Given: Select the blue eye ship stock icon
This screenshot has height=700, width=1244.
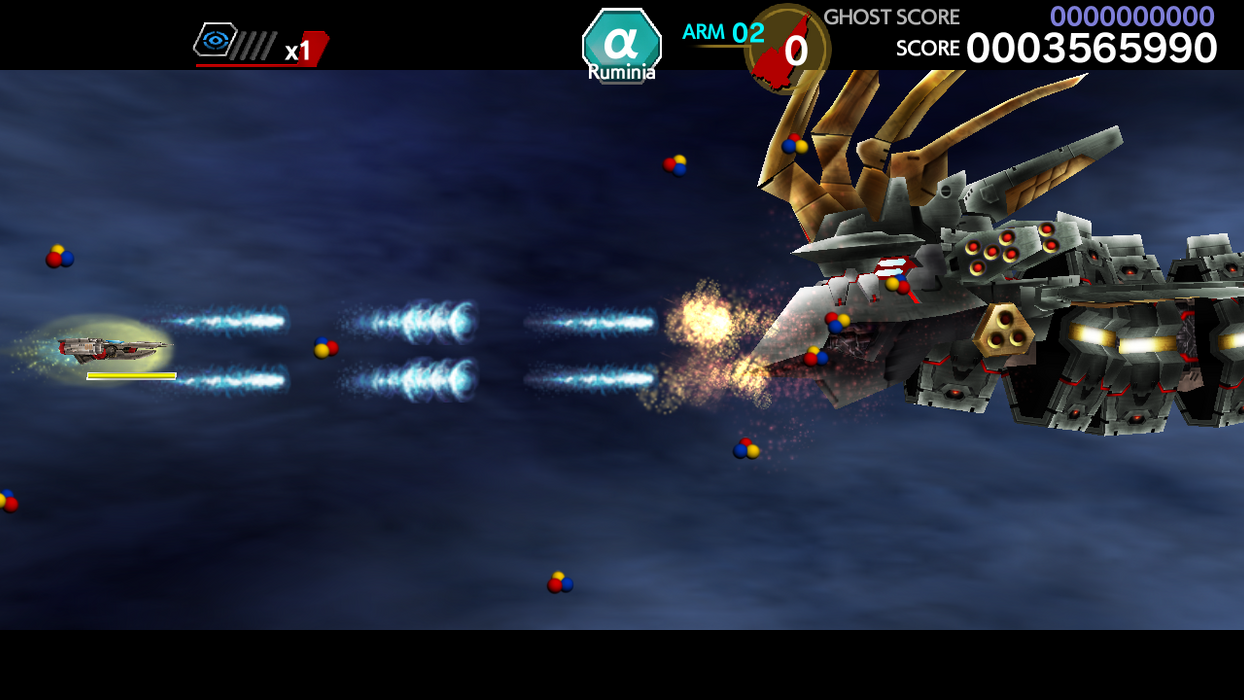Looking at the screenshot, I should click(215, 40).
